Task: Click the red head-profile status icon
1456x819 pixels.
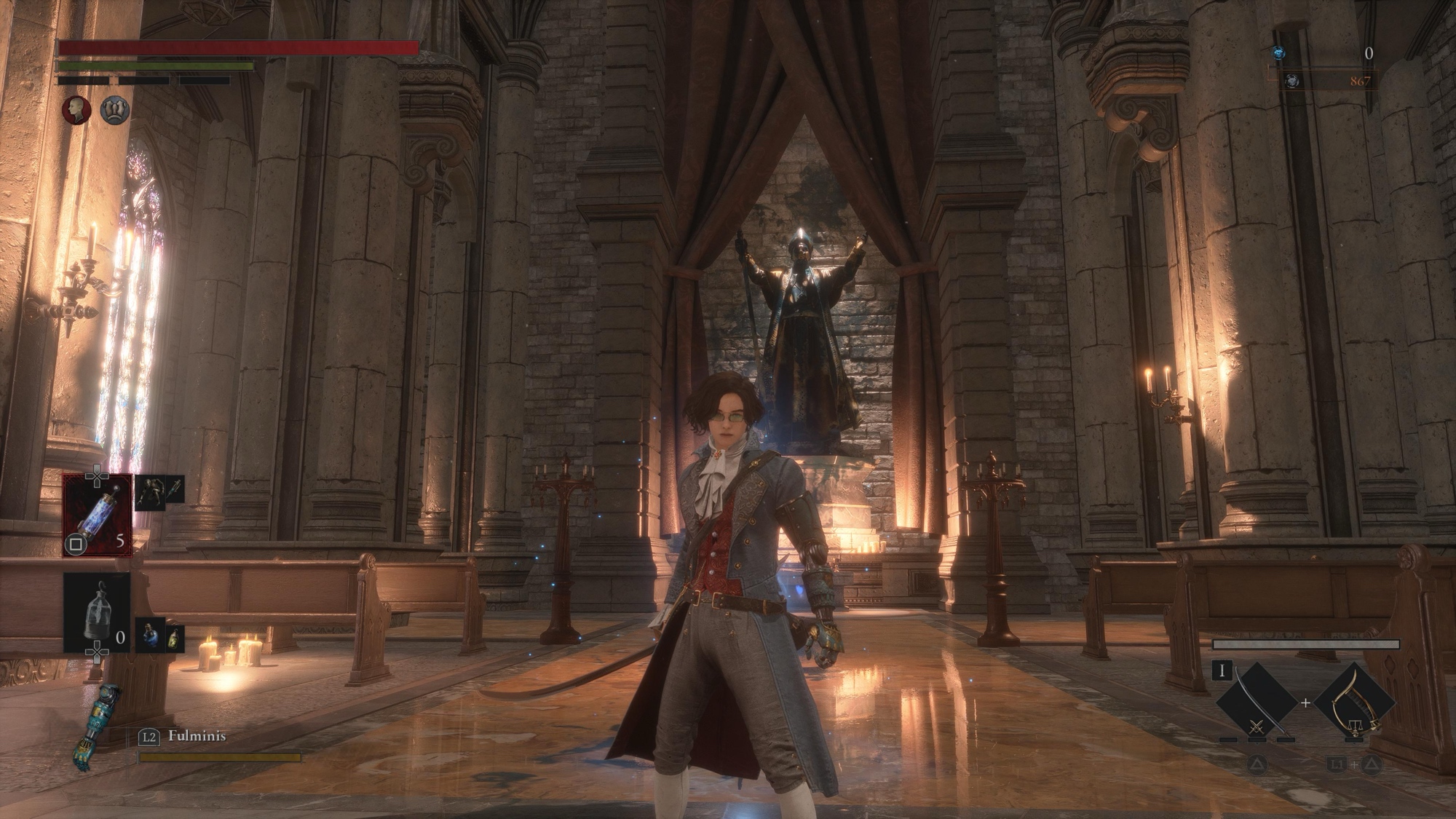Action: point(76,111)
